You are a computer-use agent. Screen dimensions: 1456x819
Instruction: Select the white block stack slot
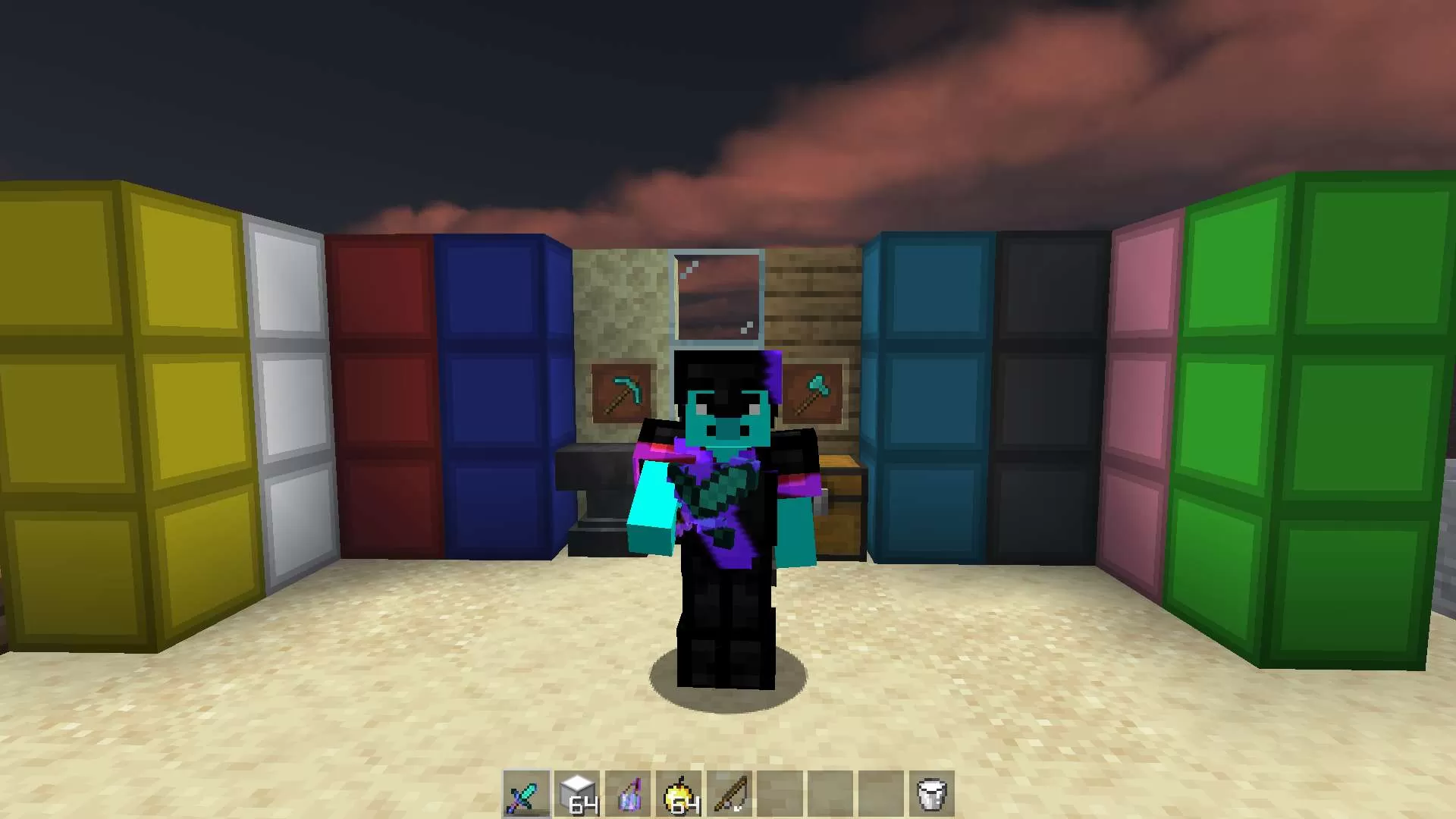click(577, 795)
